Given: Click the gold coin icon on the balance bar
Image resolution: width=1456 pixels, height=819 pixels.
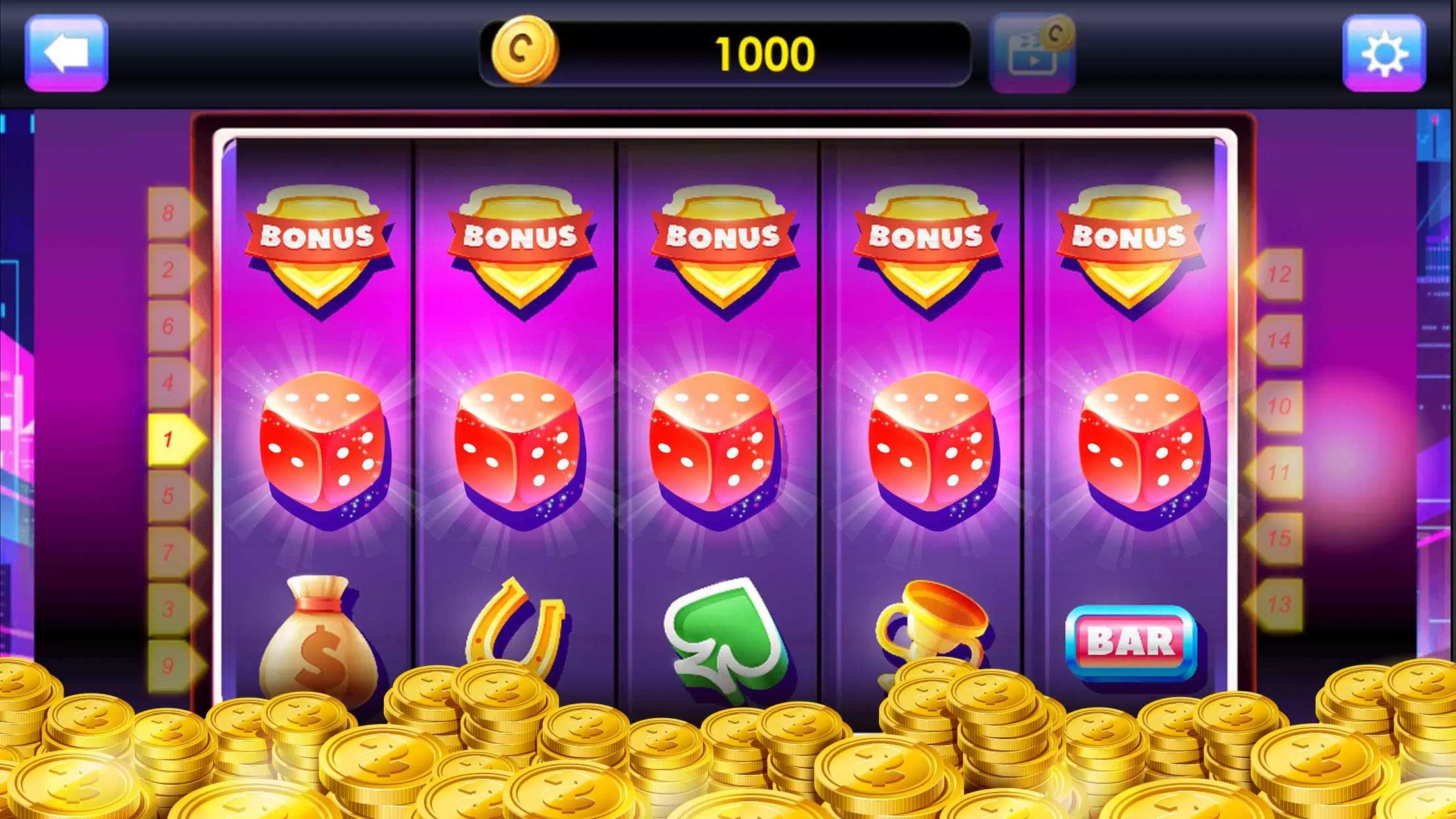Looking at the screenshot, I should coord(524,52).
